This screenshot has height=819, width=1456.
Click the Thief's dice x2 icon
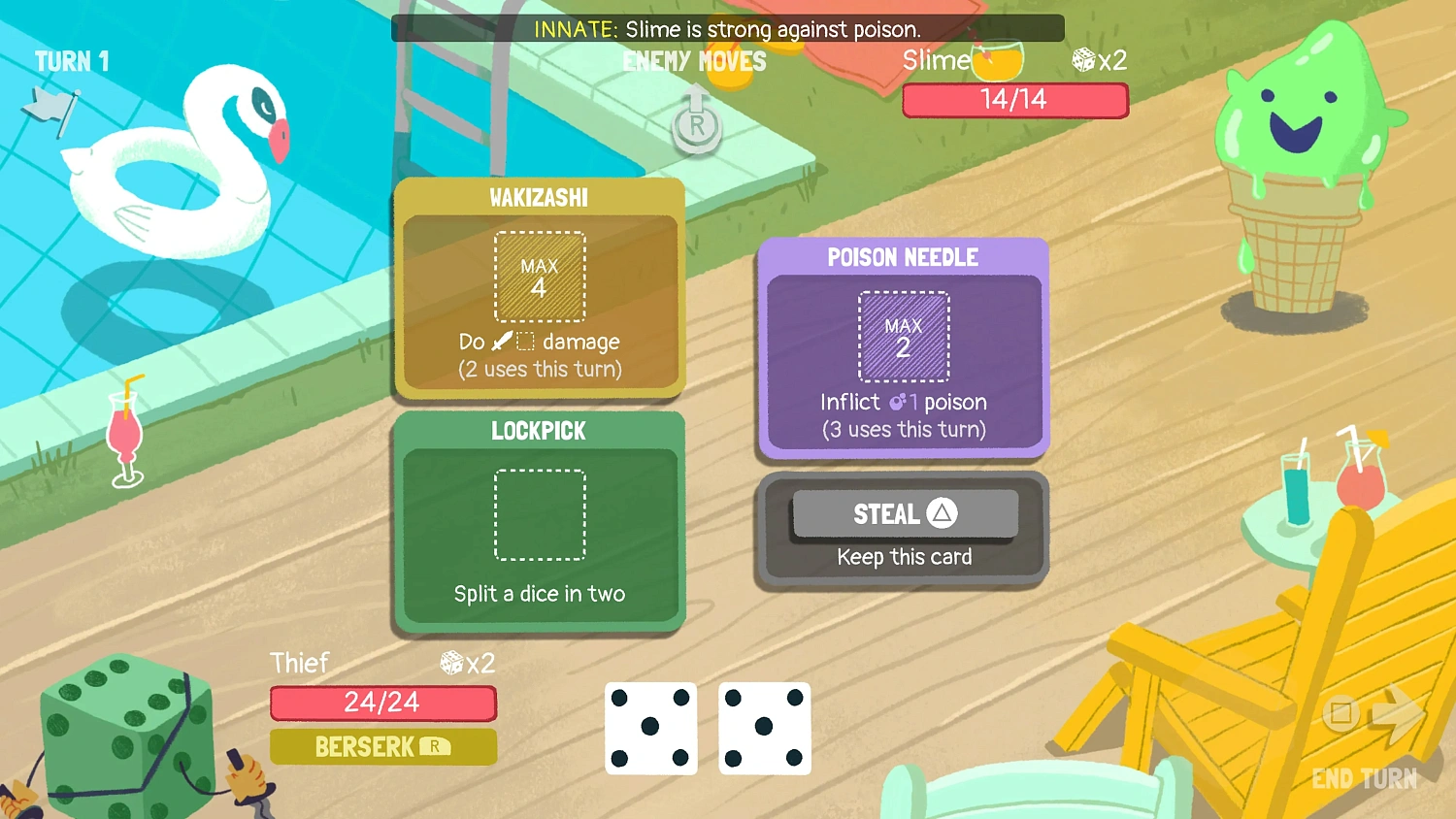(452, 663)
